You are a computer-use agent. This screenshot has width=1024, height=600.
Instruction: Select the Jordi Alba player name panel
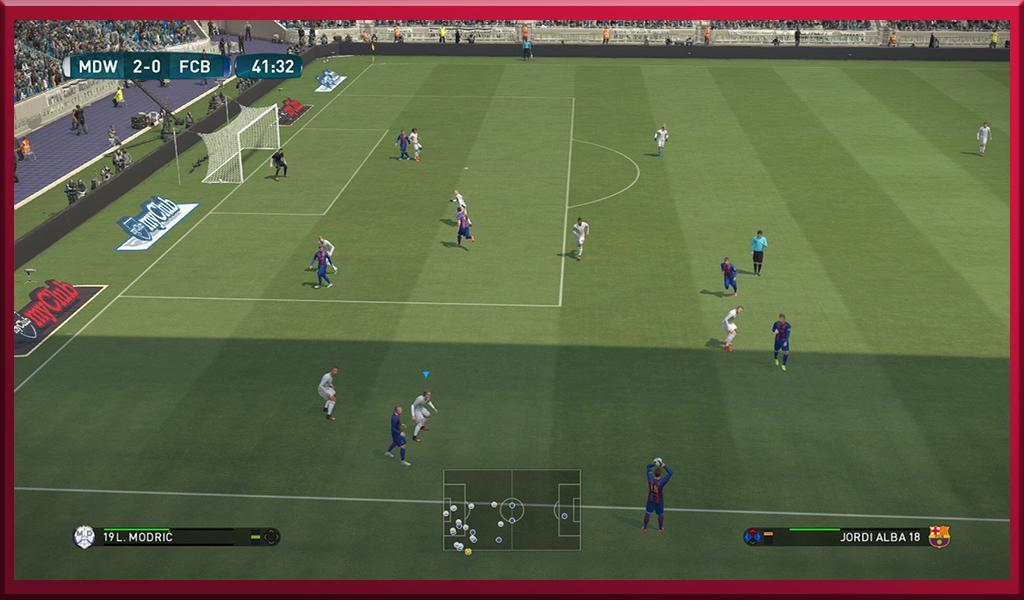coord(846,537)
